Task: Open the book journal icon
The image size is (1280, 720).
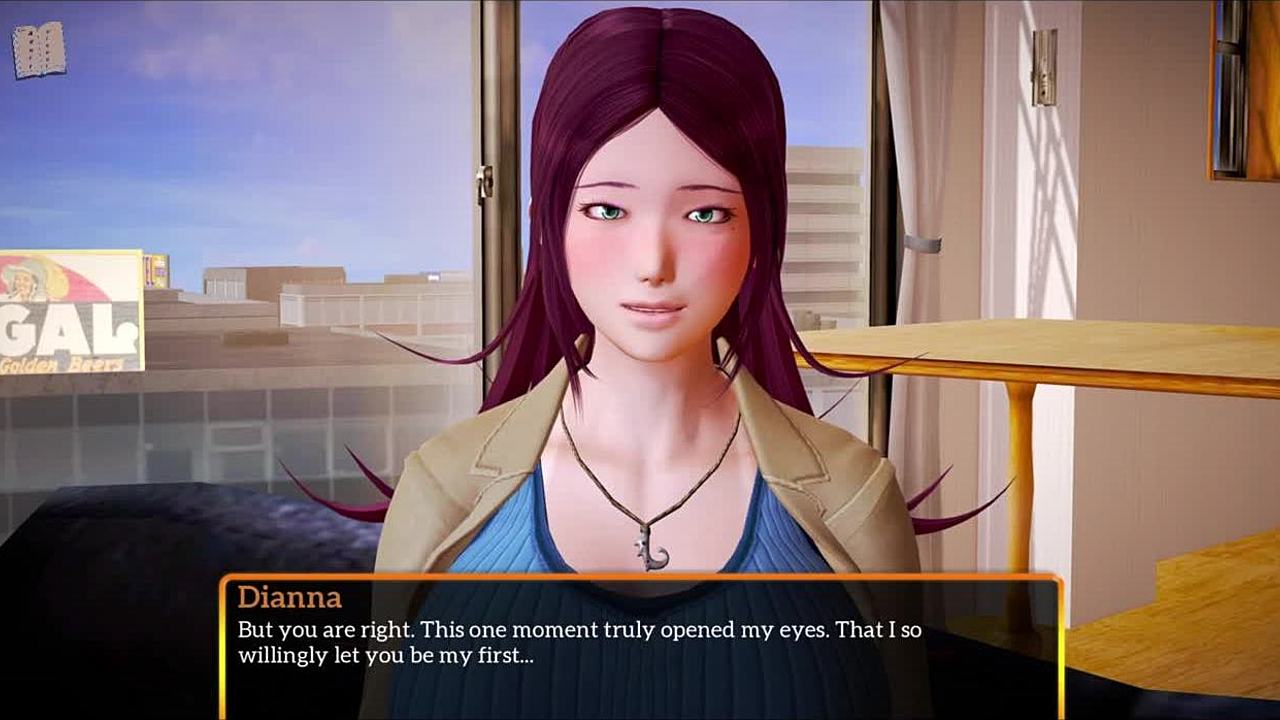Action: 39,50
